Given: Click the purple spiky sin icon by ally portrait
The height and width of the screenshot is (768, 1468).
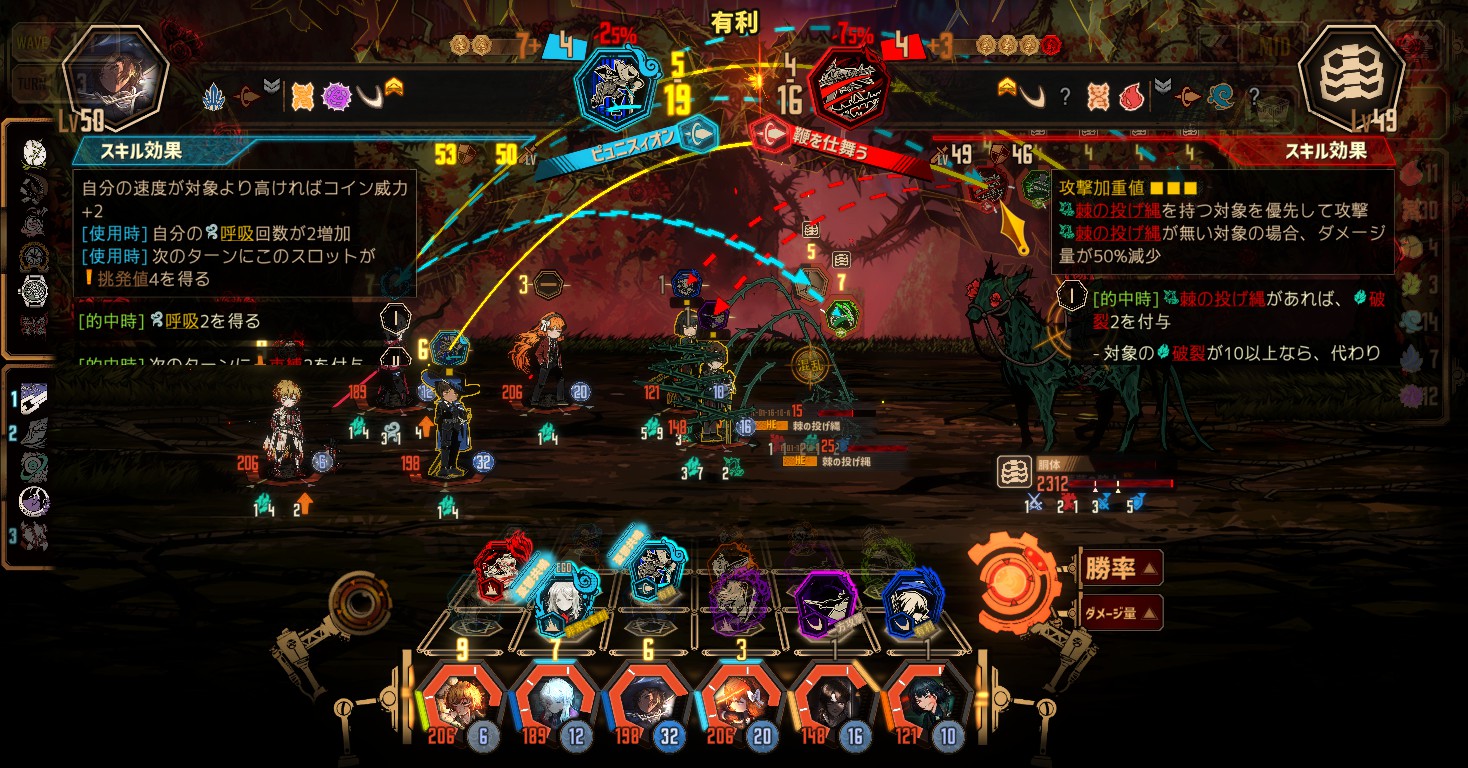Looking at the screenshot, I should (337, 96).
